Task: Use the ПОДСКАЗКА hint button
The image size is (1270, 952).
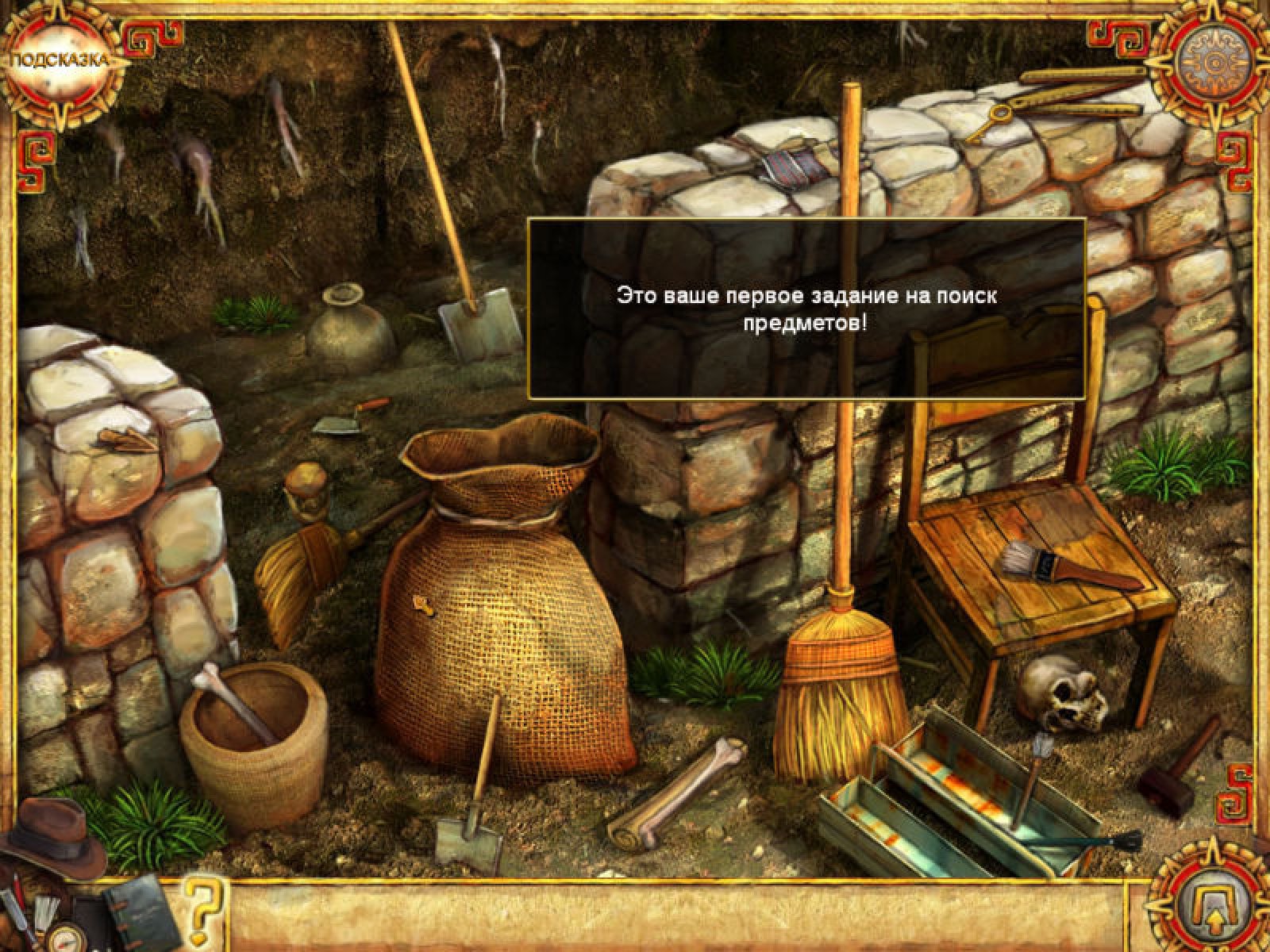Action: click(x=60, y=62)
